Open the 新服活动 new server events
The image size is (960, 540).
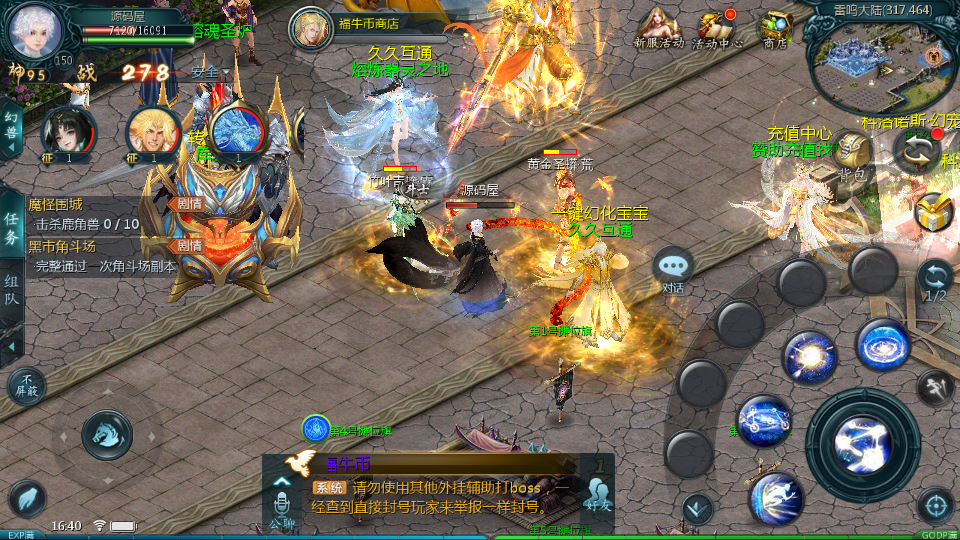click(x=658, y=28)
